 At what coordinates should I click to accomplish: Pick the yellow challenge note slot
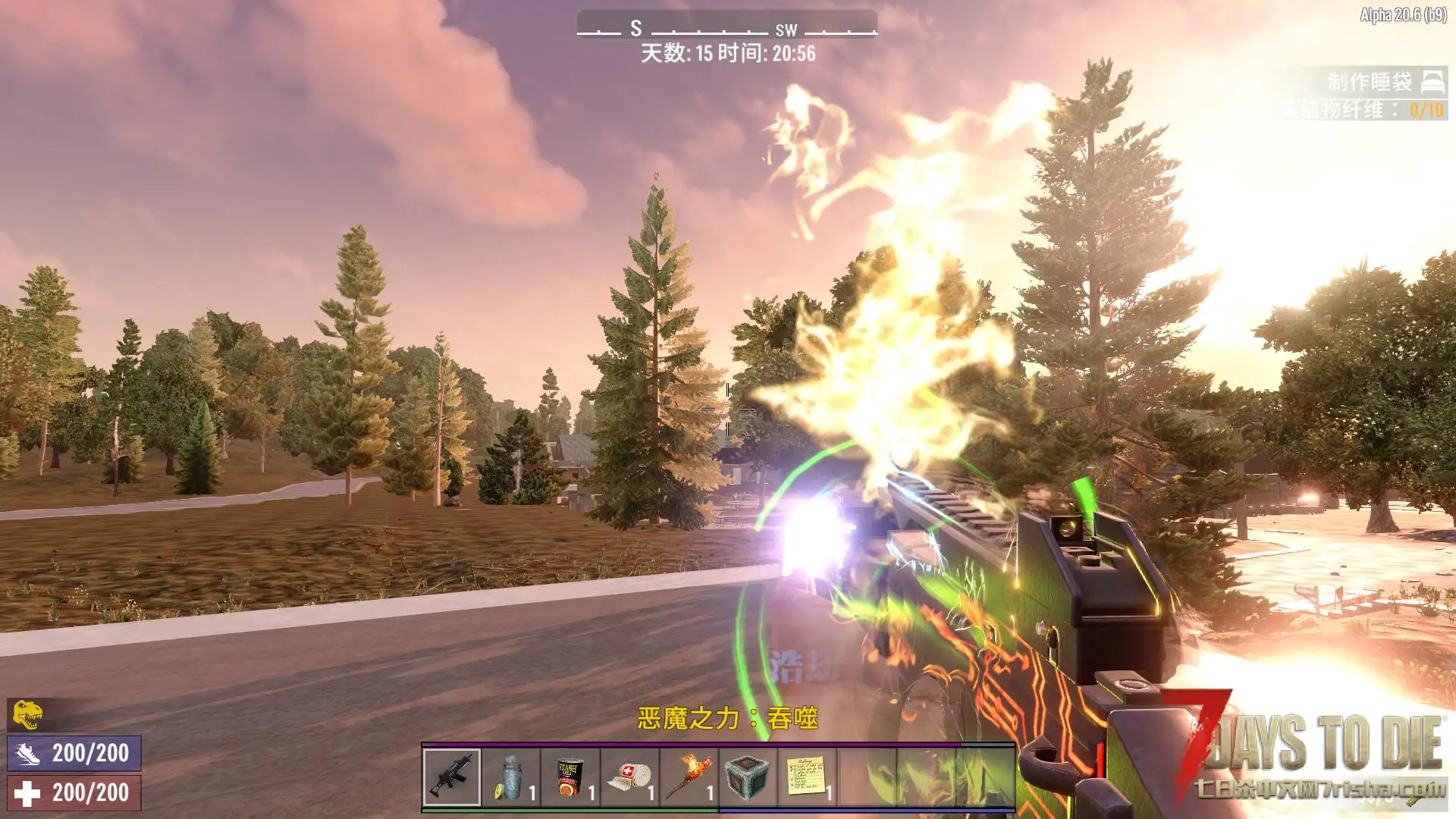pos(807,777)
